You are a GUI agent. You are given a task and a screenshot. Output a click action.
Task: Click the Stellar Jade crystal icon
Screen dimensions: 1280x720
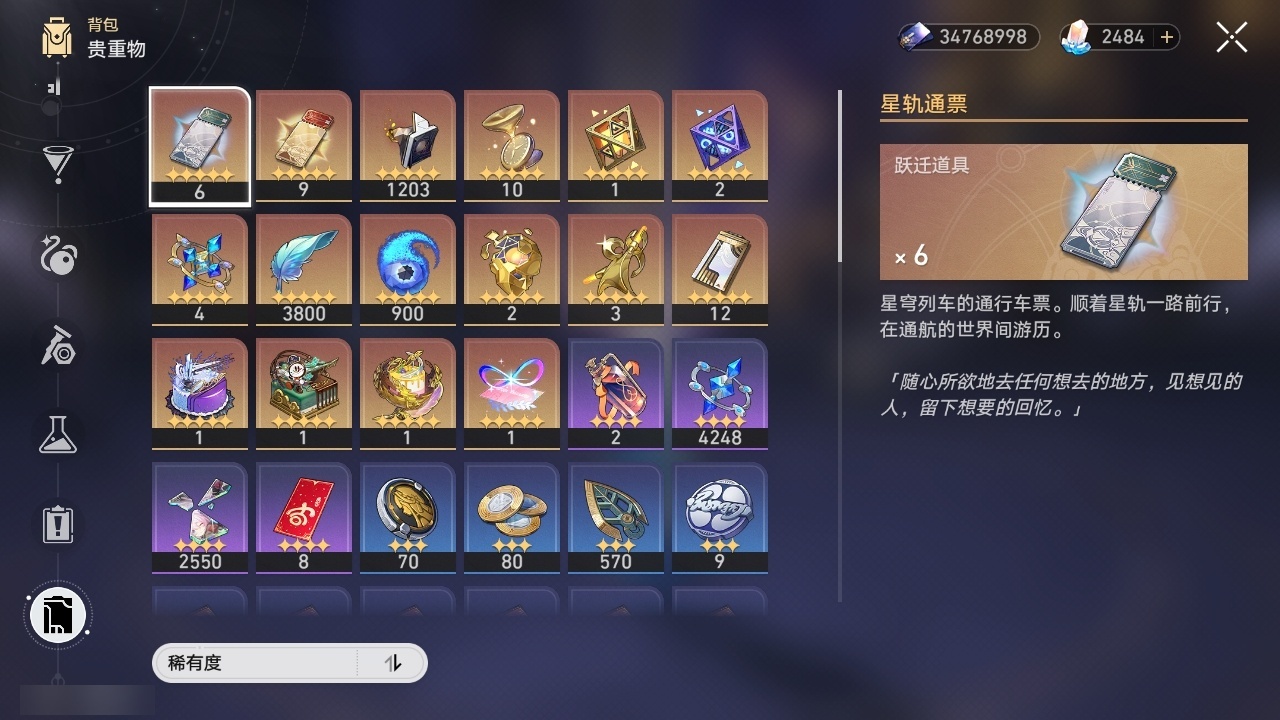pyautogui.click(x=1075, y=37)
